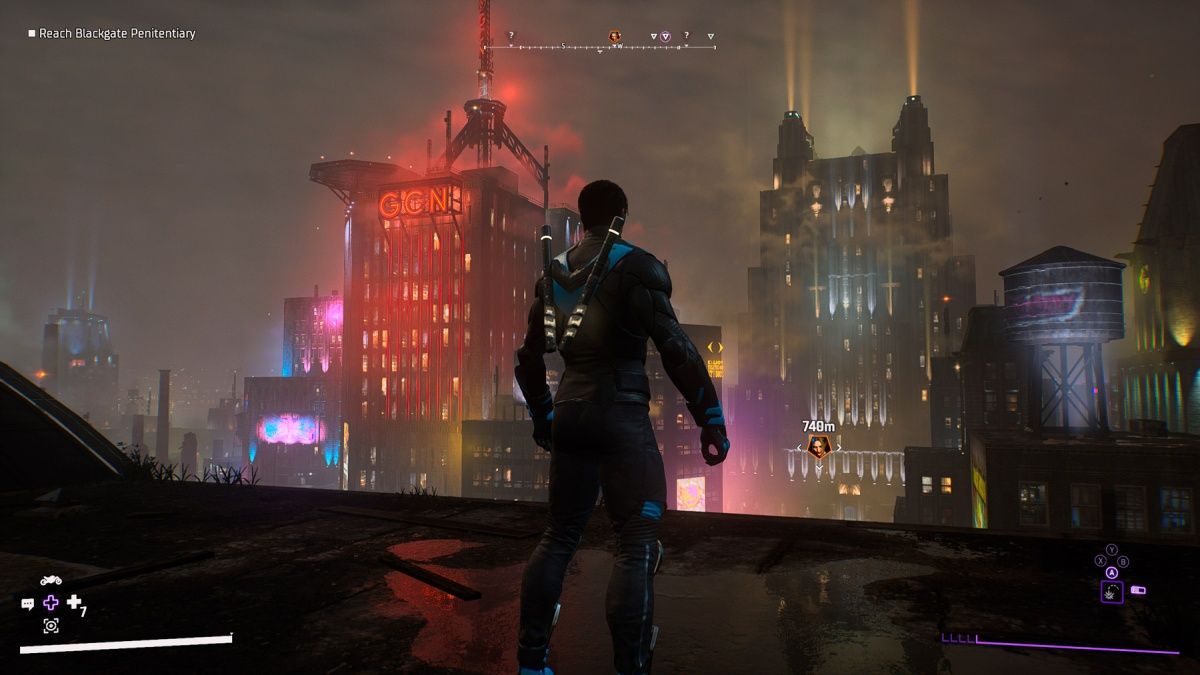Summon the Batcycle via the motorcycle icon

click(51, 580)
